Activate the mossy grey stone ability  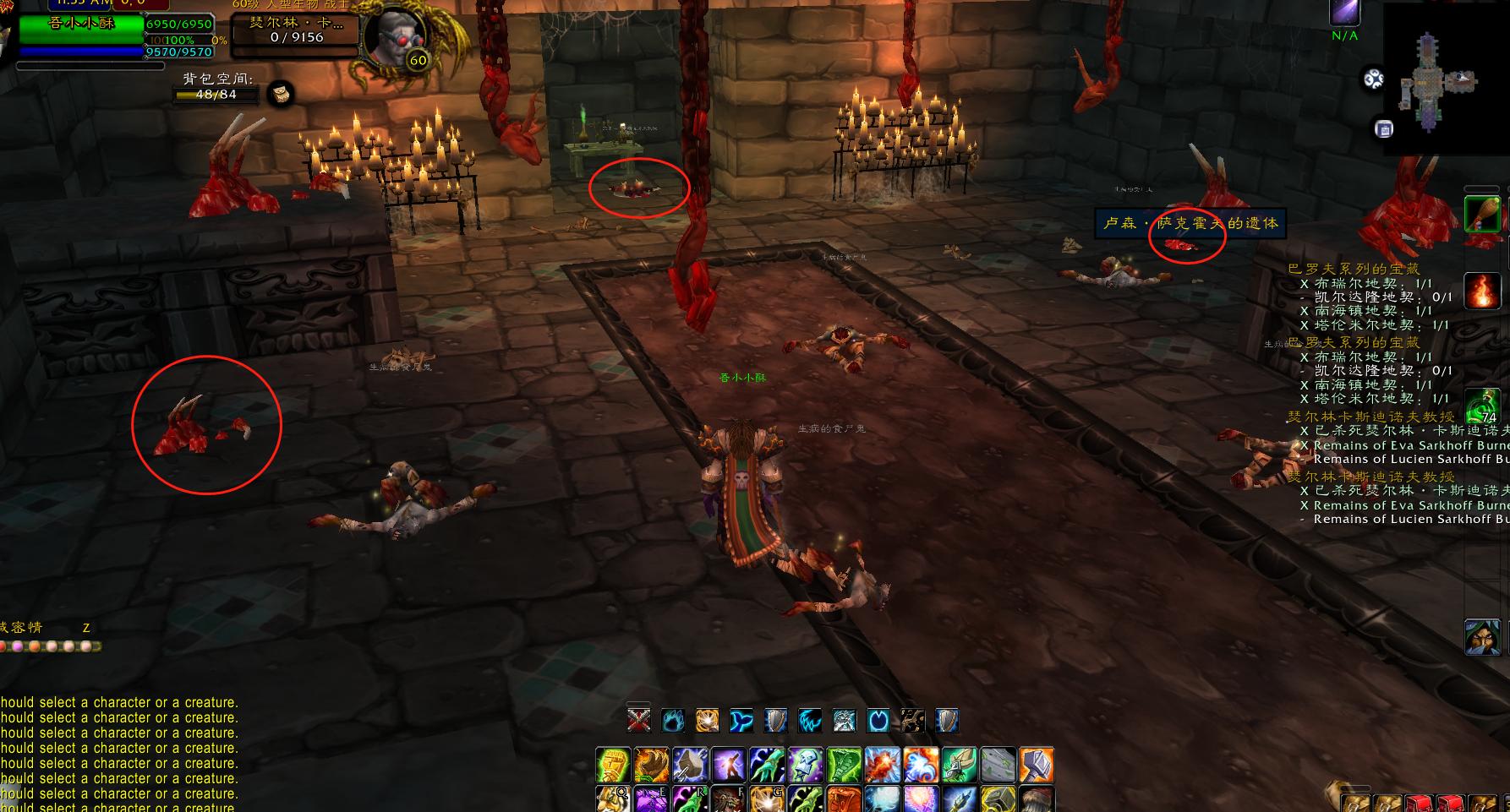click(998, 765)
